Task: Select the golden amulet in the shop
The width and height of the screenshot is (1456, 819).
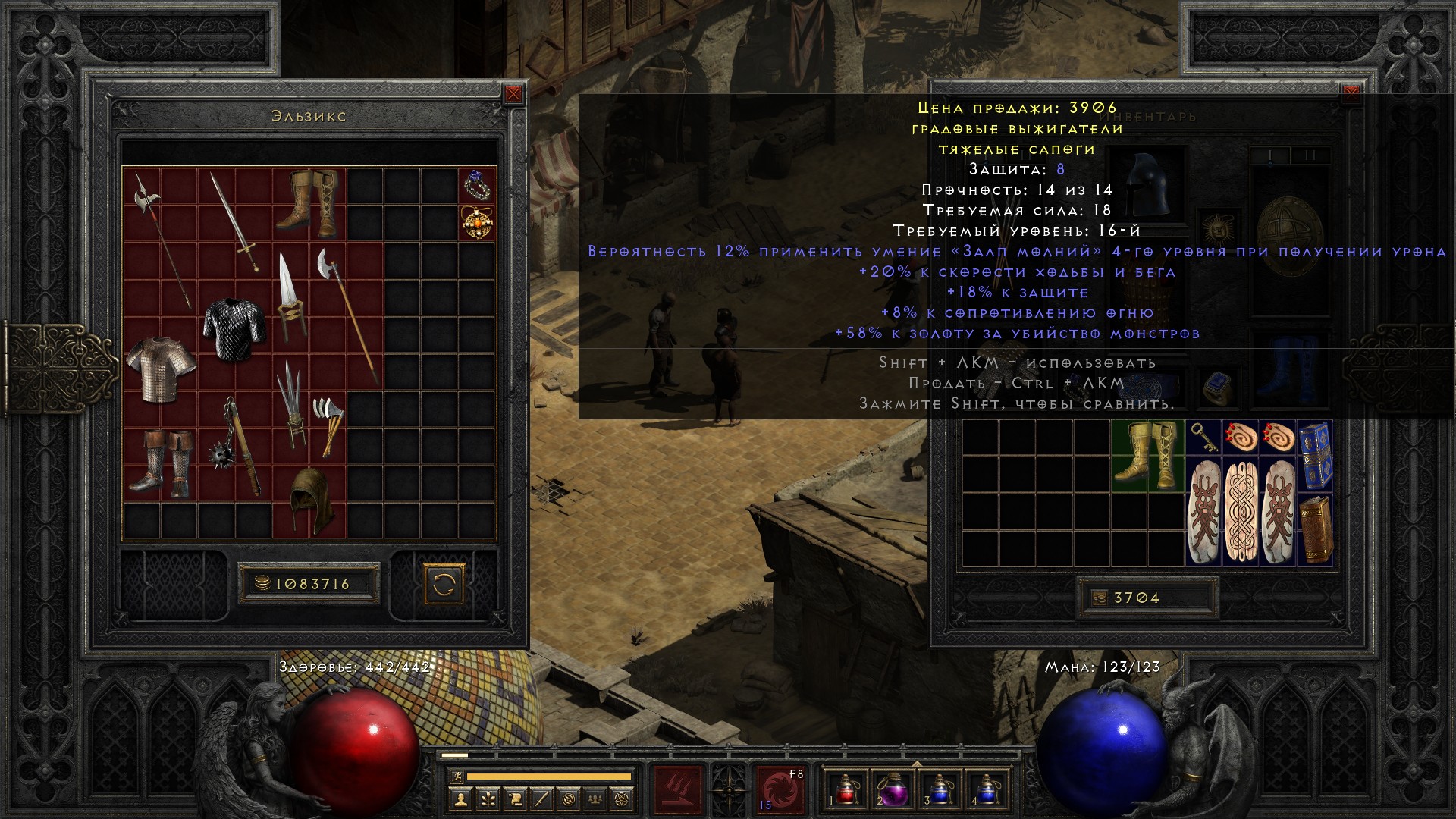Action: 478,222
